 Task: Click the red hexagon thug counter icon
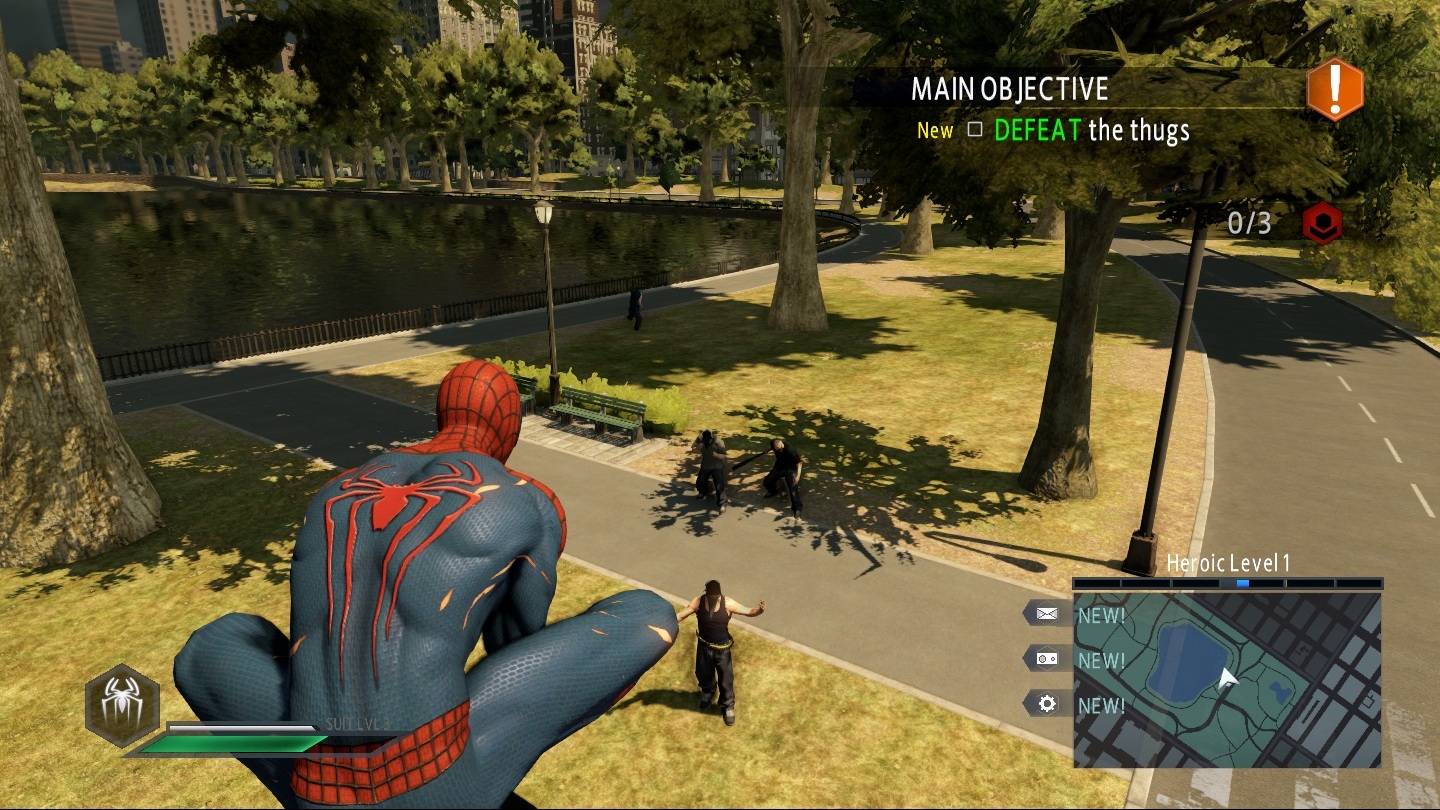point(1322,223)
